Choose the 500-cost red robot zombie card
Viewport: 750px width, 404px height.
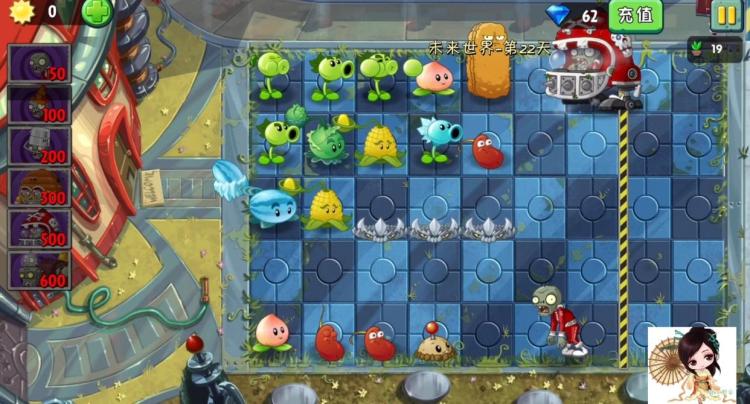click(x=40, y=228)
